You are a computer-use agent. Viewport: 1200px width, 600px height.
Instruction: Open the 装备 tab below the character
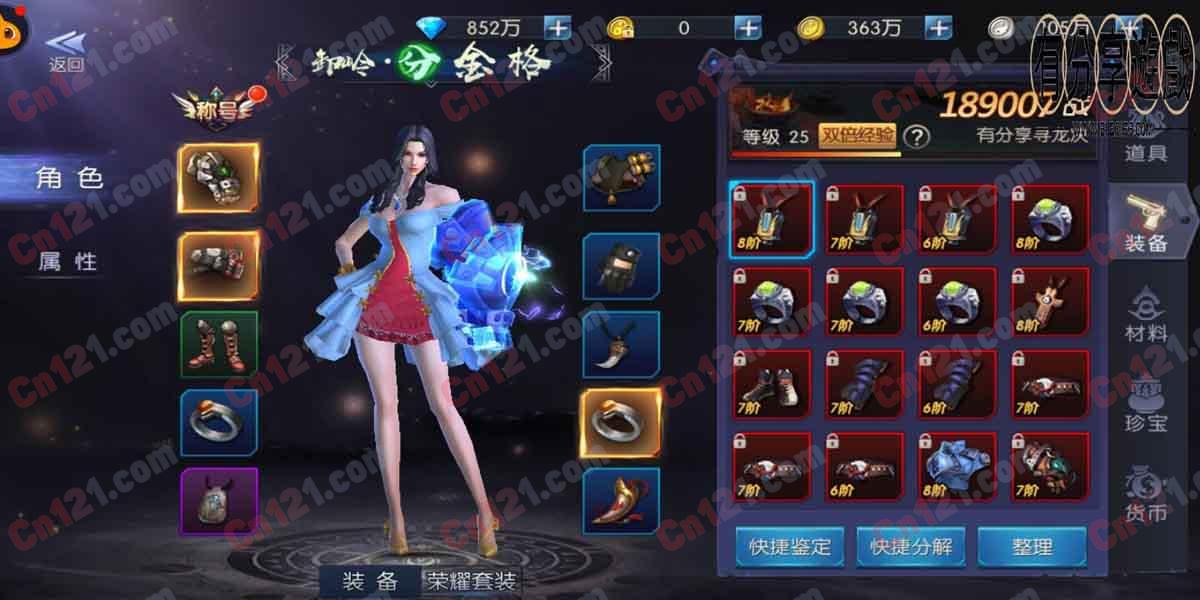coord(370,581)
